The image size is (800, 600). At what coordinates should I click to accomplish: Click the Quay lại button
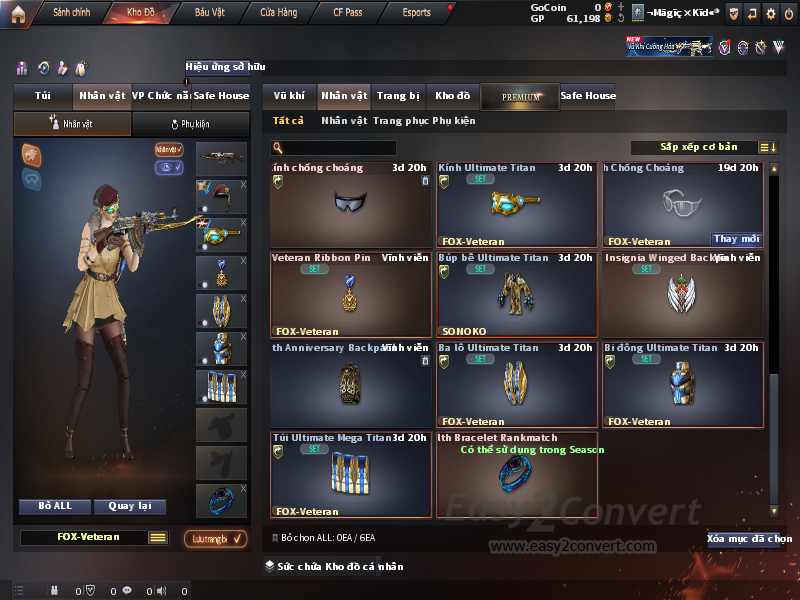pyautogui.click(x=130, y=506)
